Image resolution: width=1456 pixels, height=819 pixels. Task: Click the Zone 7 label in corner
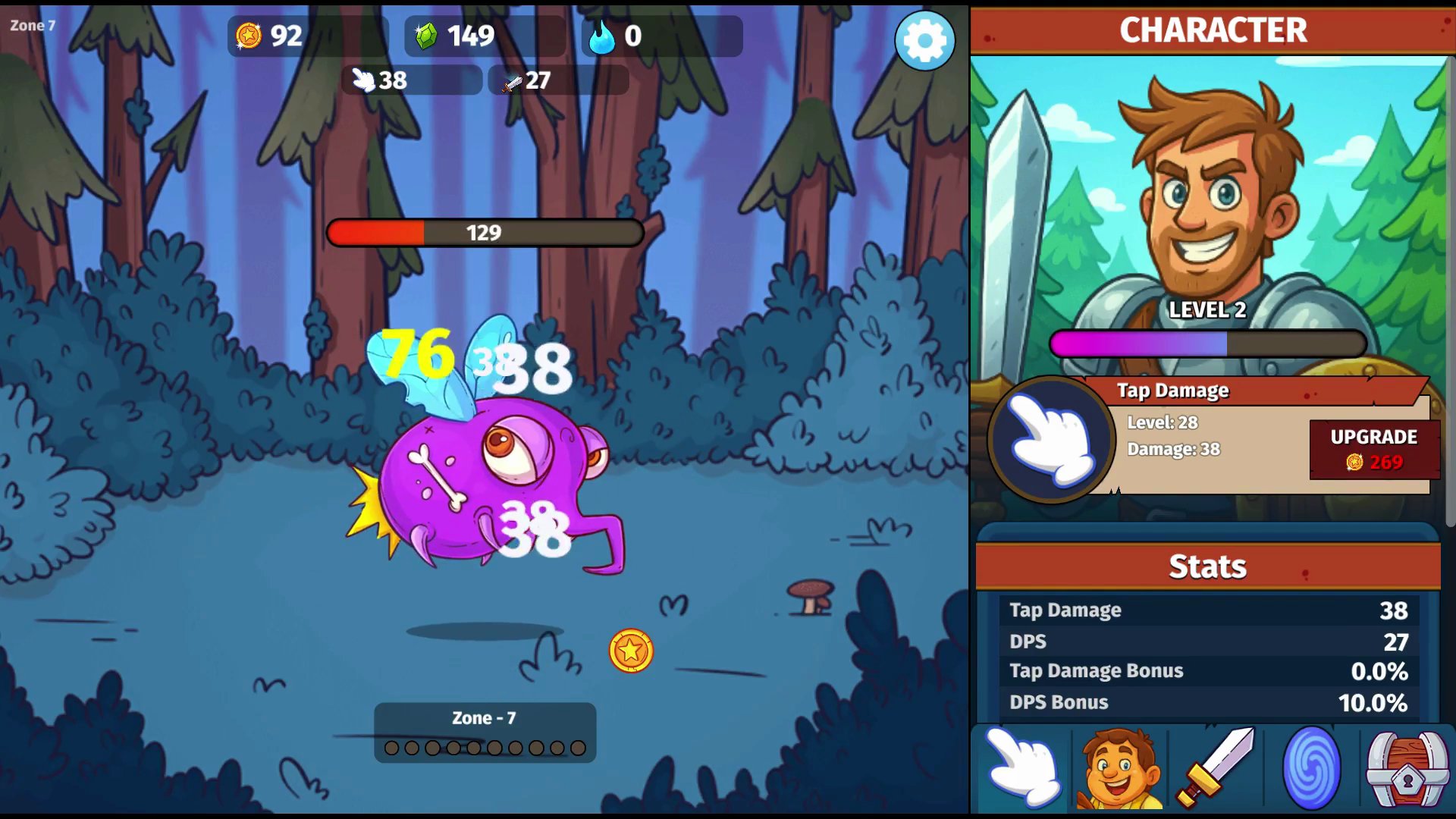click(33, 25)
